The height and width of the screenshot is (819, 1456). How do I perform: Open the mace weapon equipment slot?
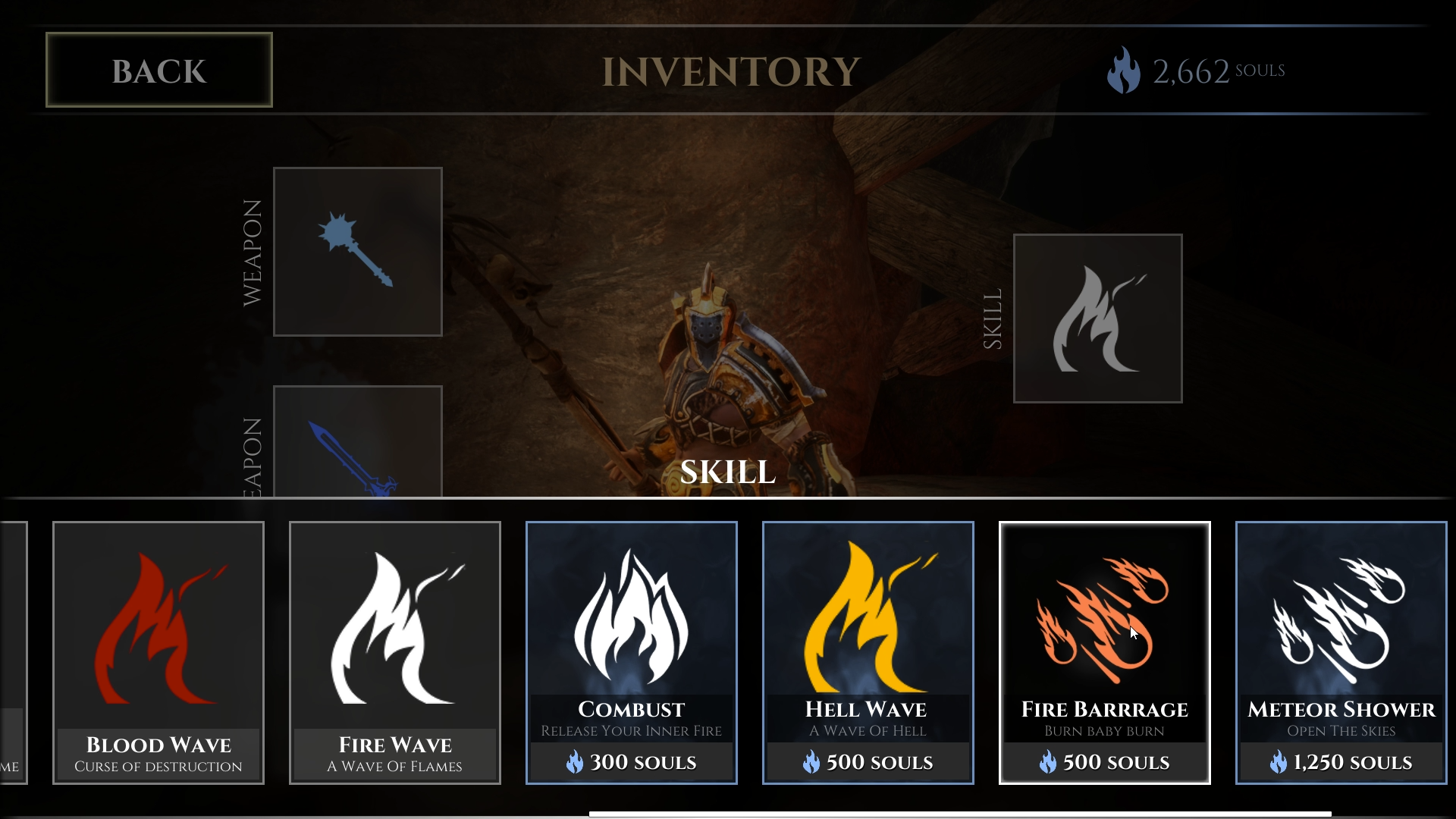click(x=357, y=251)
